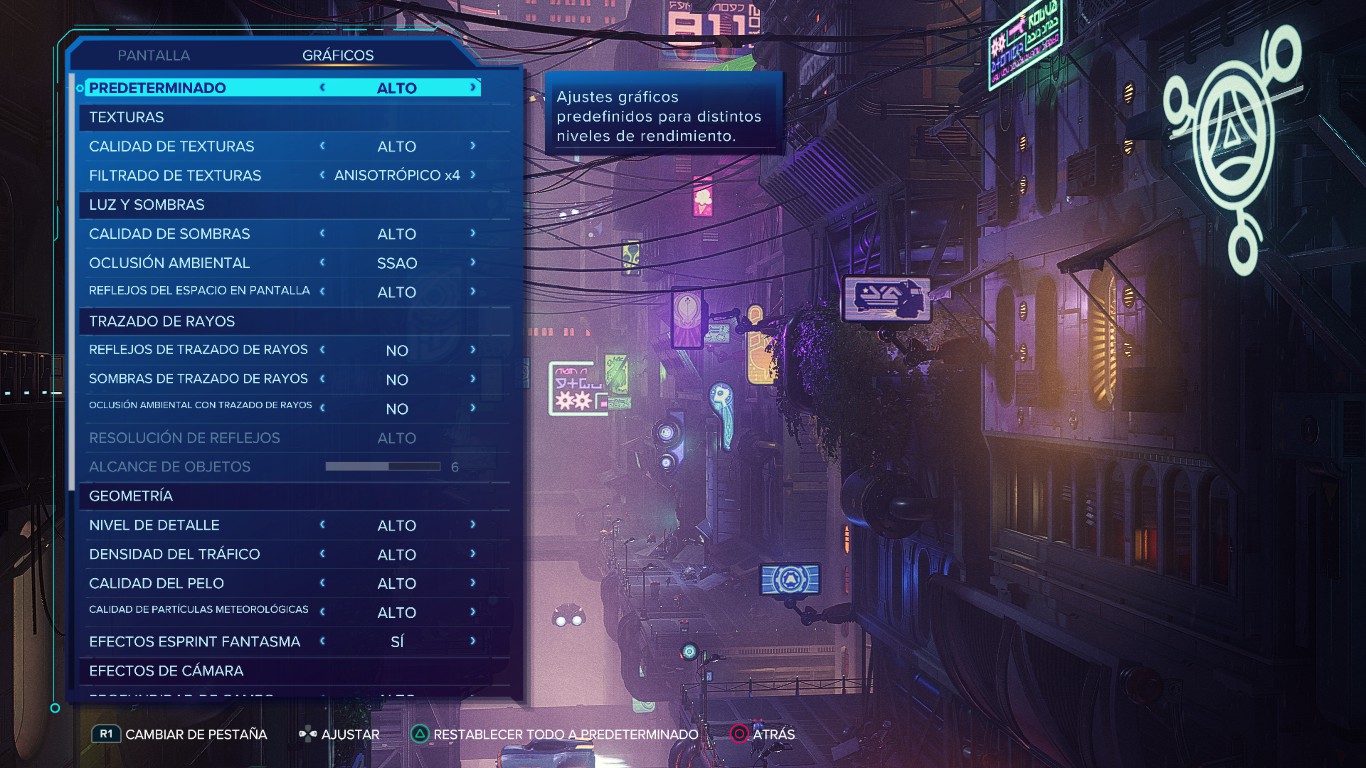Viewport: 1366px width, 768px height.
Task: Select the Gráficos tab
Action: click(338, 56)
